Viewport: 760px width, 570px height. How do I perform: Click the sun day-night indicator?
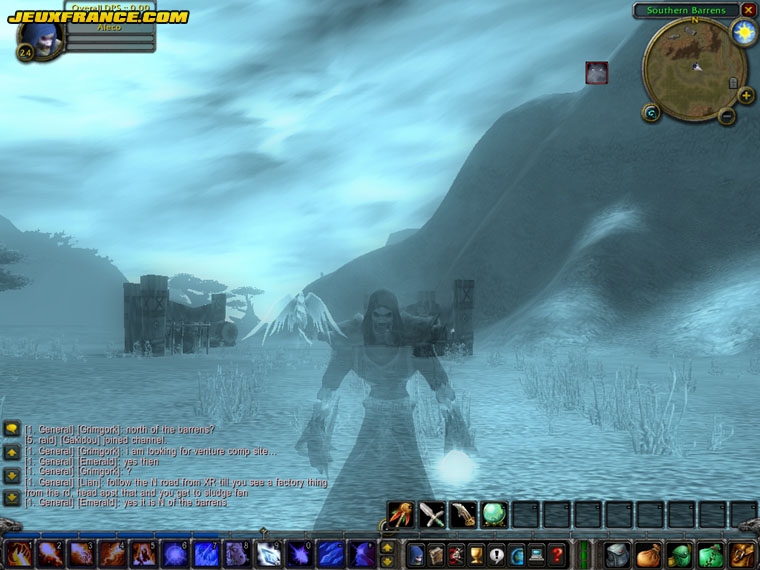click(744, 32)
